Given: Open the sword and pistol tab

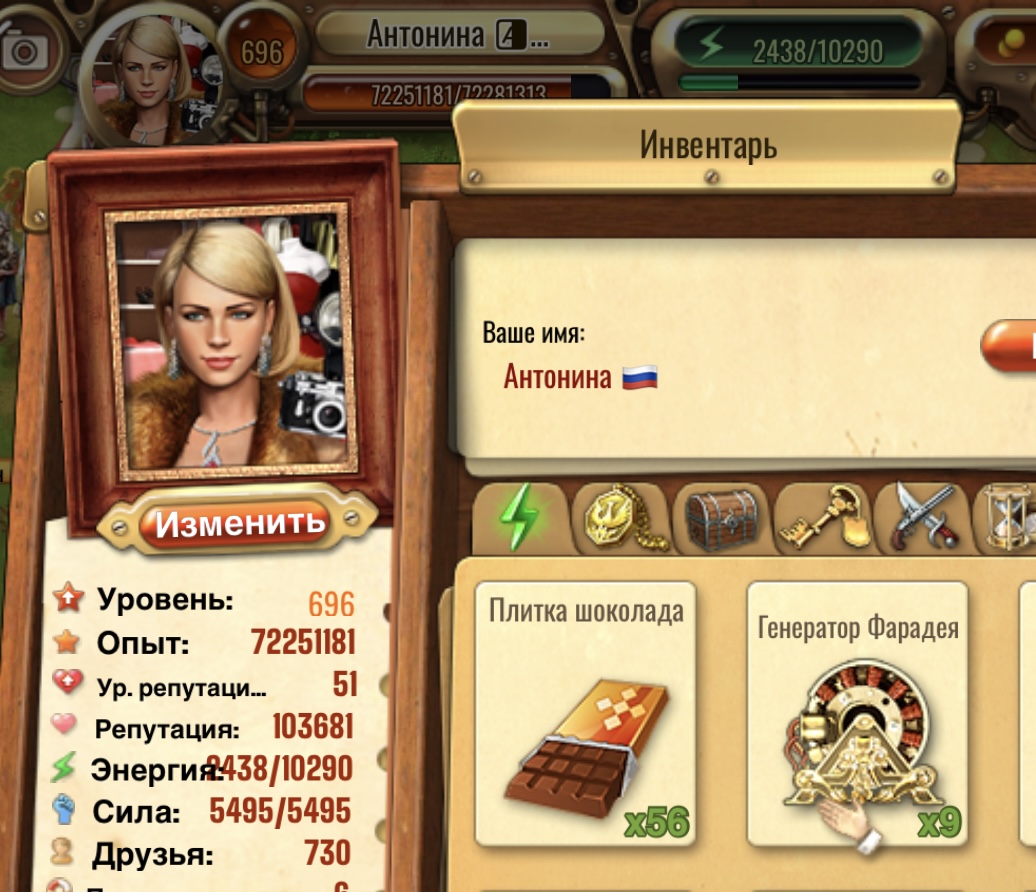Looking at the screenshot, I should coord(922,518).
